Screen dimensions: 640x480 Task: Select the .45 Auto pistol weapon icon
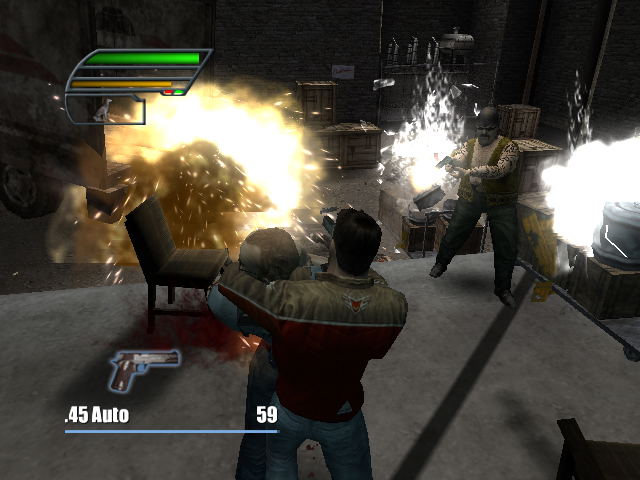pyautogui.click(x=143, y=369)
